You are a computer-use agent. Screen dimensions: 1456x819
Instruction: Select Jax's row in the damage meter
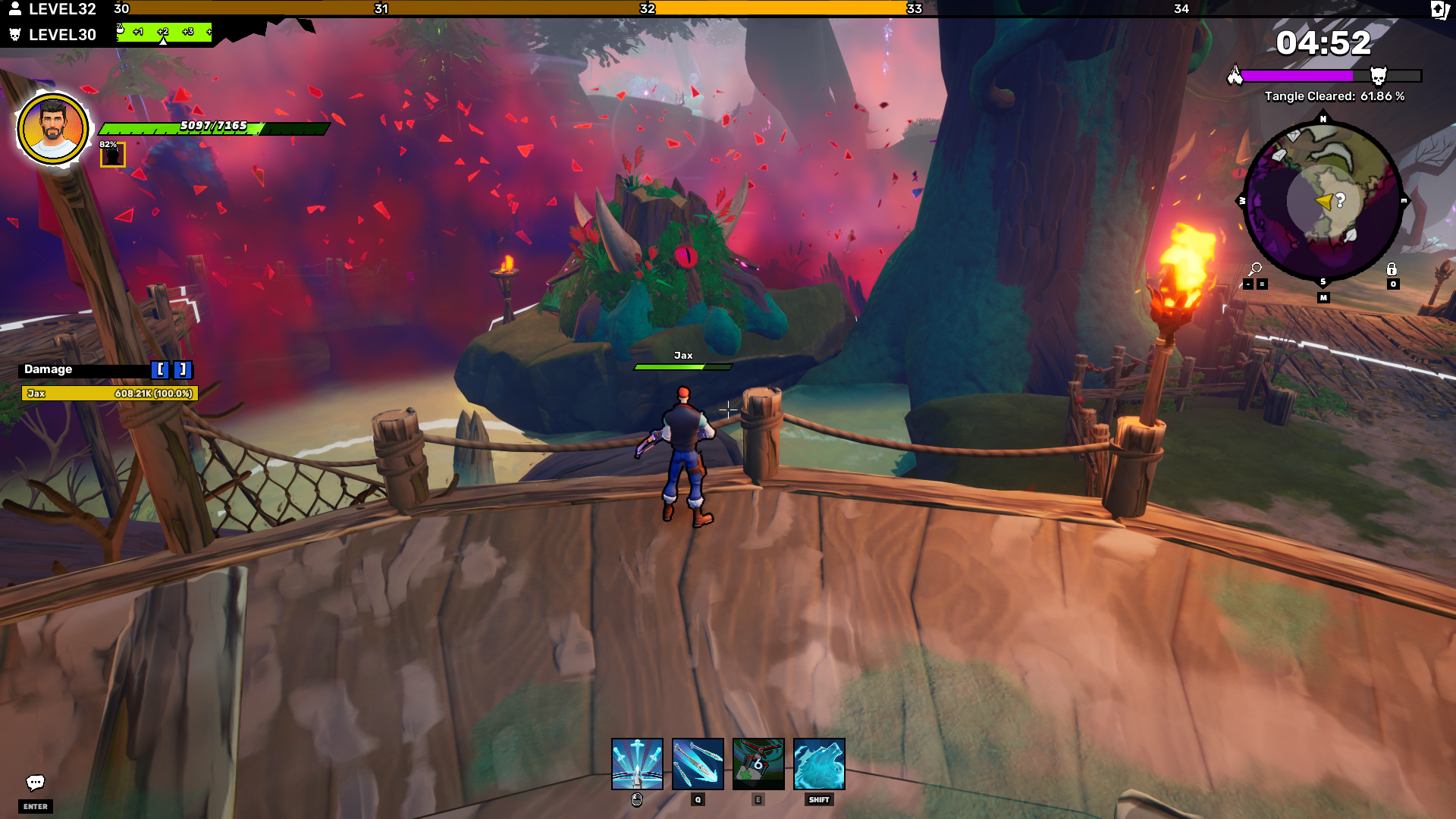point(110,394)
